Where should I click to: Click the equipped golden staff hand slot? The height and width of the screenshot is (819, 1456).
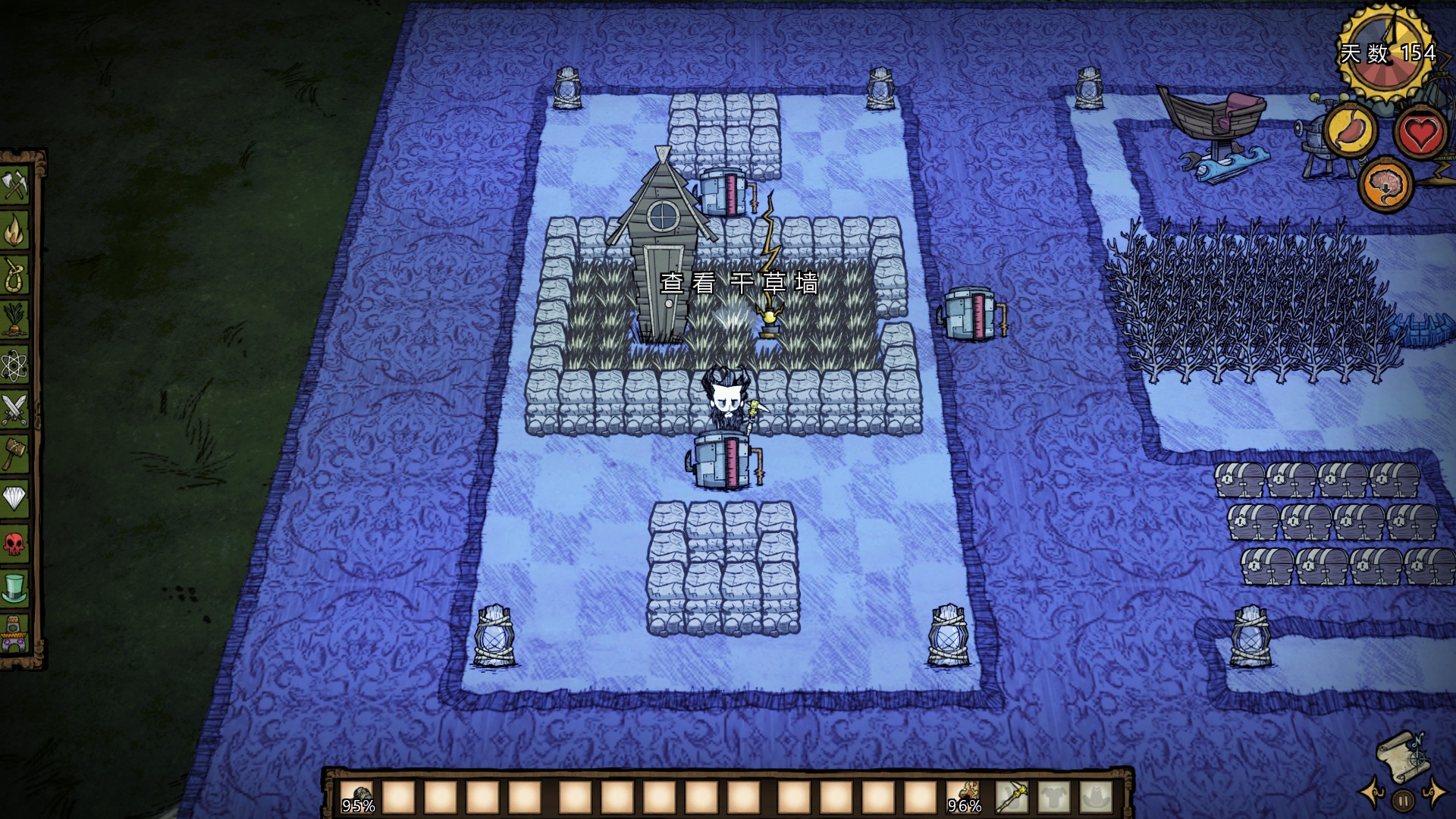1012,797
